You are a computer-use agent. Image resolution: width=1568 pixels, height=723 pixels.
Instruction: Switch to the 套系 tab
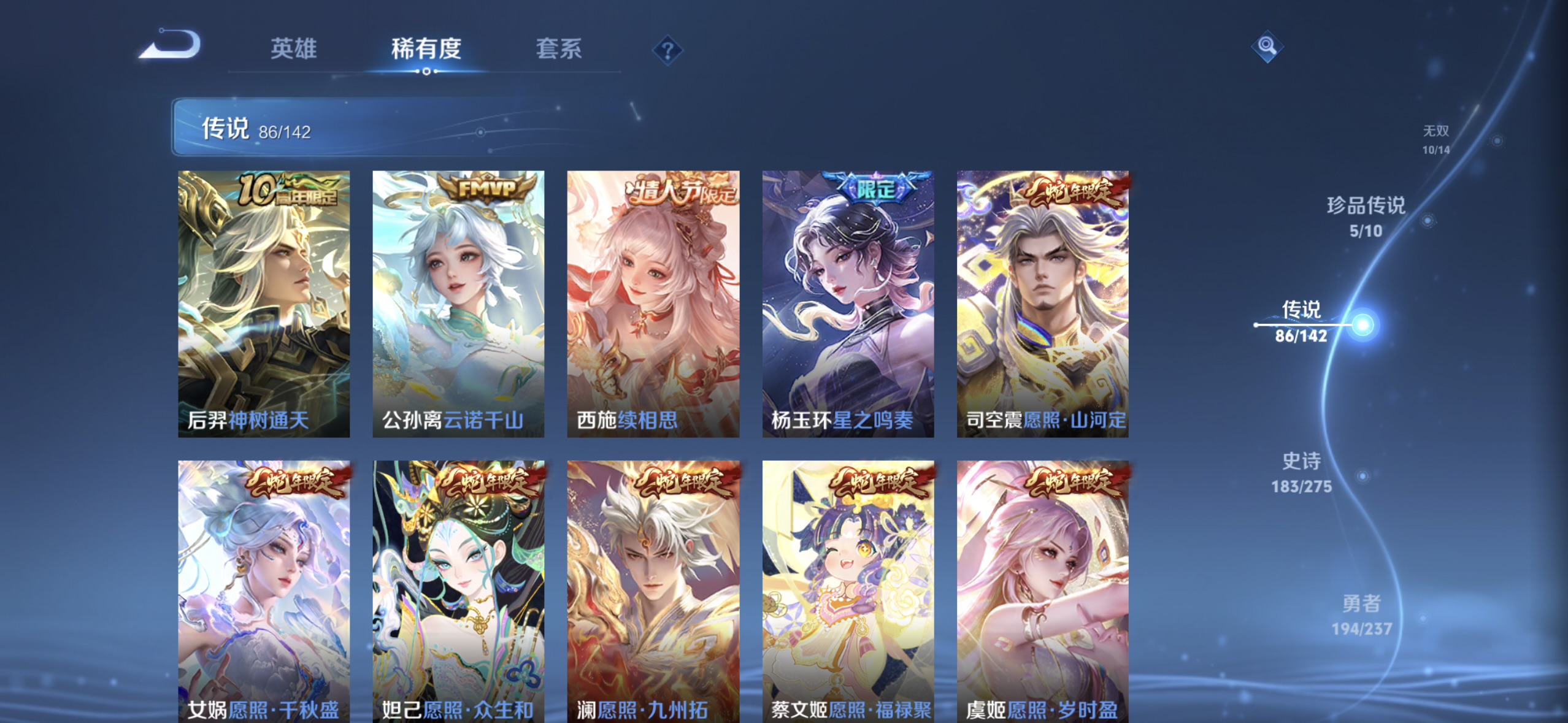point(559,51)
